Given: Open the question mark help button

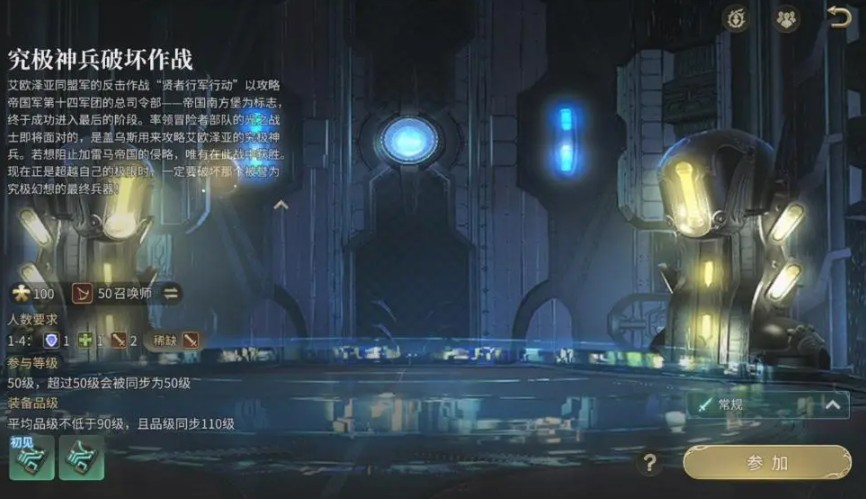Looking at the screenshot, I should click(650, 463).
